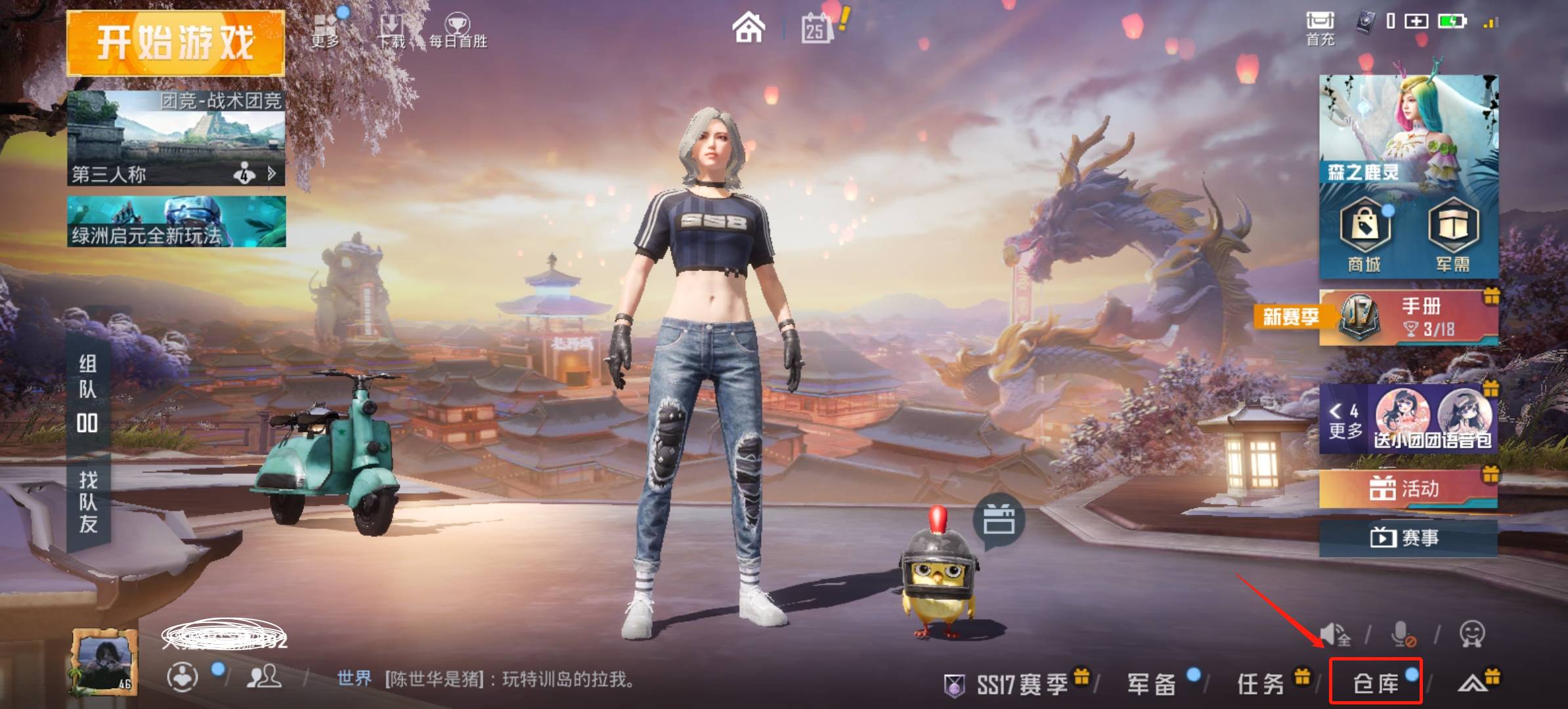Open the 首充 first recharge offer
The width and height of the screenshot is (1568, 709).
pyautogui.click(x=1320, y=29)
